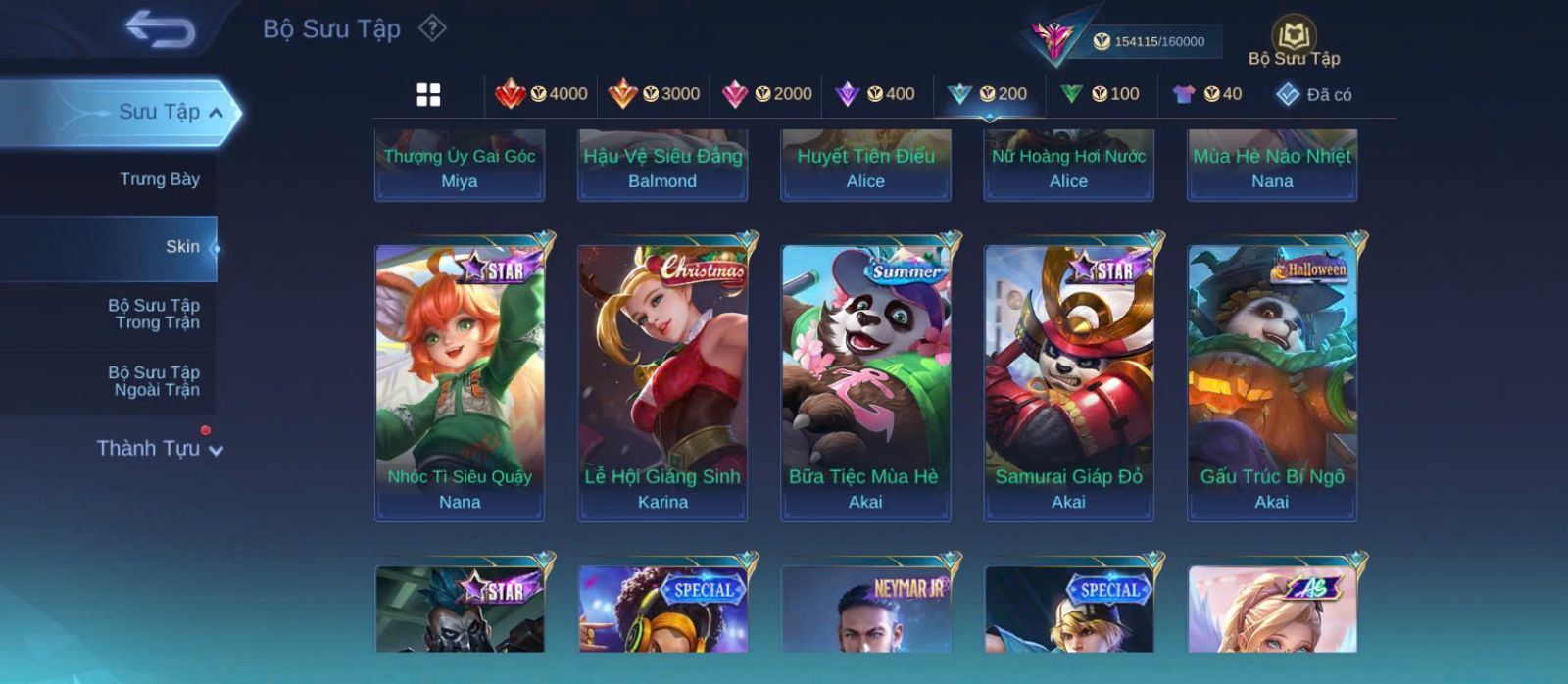
Task: Open Bộ Sưu Tập Ngoài Trận
Action: tap(154, 381)
